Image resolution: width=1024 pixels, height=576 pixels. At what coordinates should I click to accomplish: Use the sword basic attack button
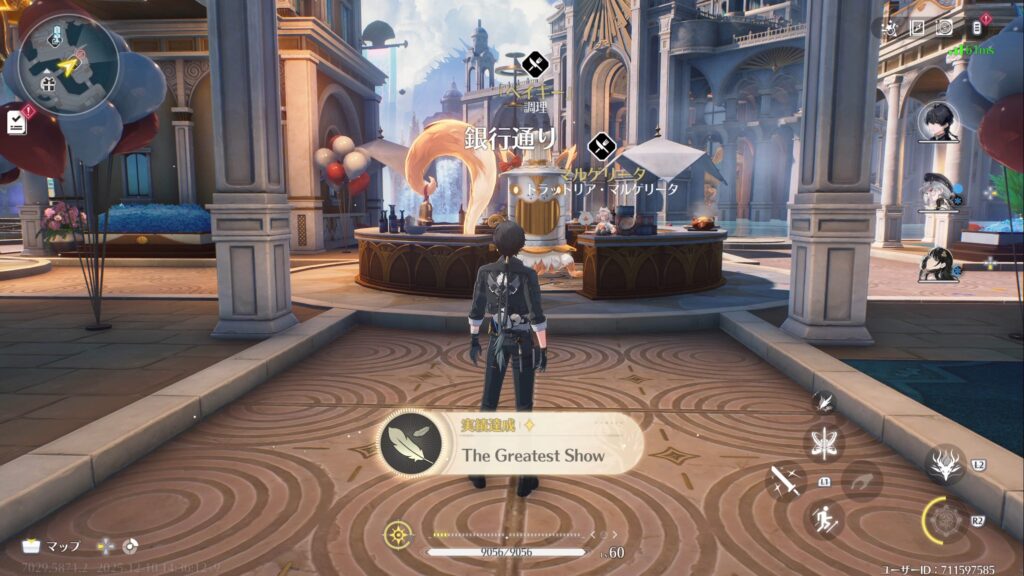click(x=785, y=481)
